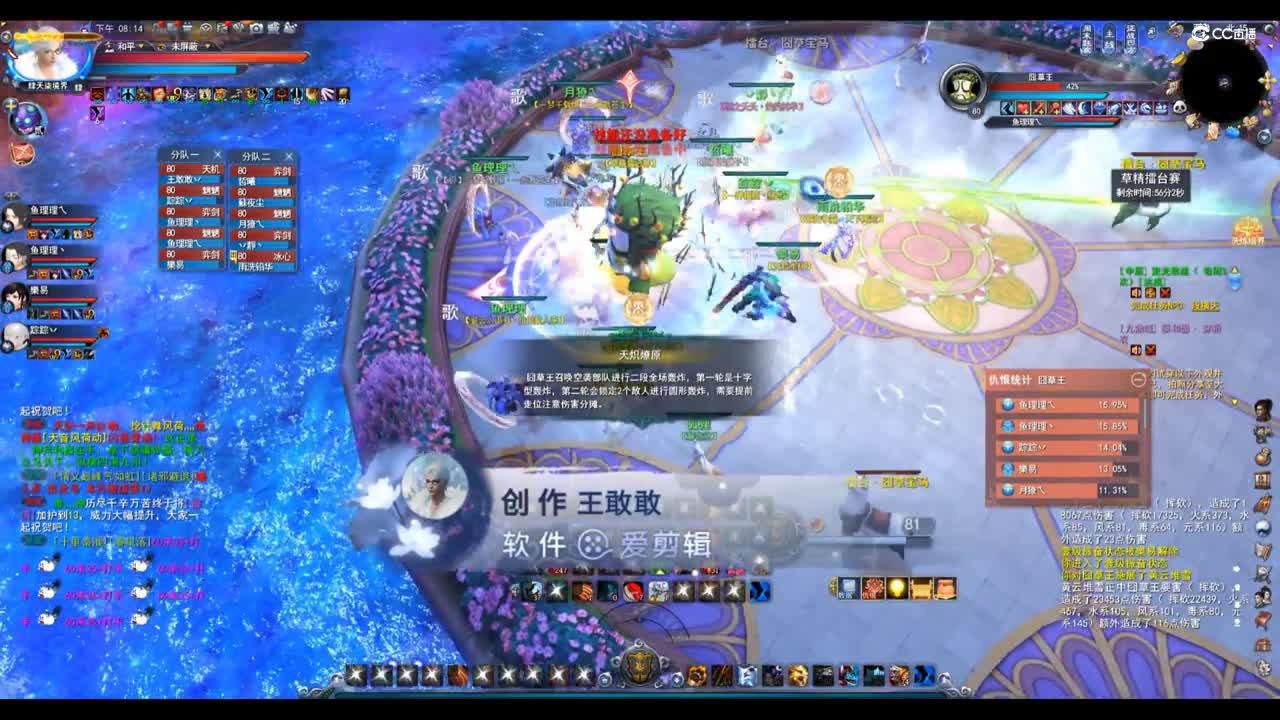
Task: Toggle the right hotbar lock button
Action: click(x=942, y=676)
